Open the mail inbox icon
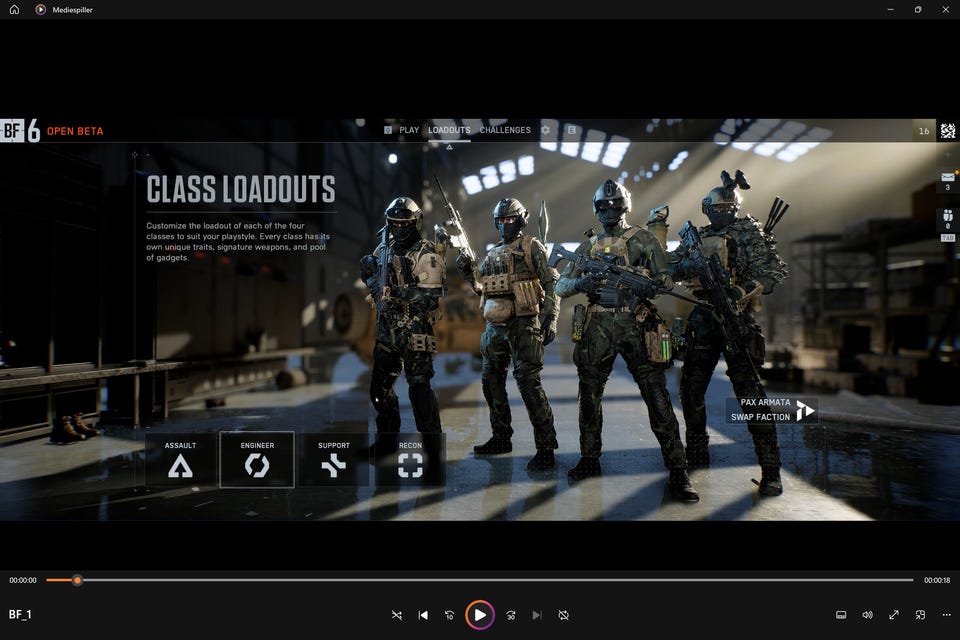The width and height of the screenshot is (960, 640). pos(947,179)
